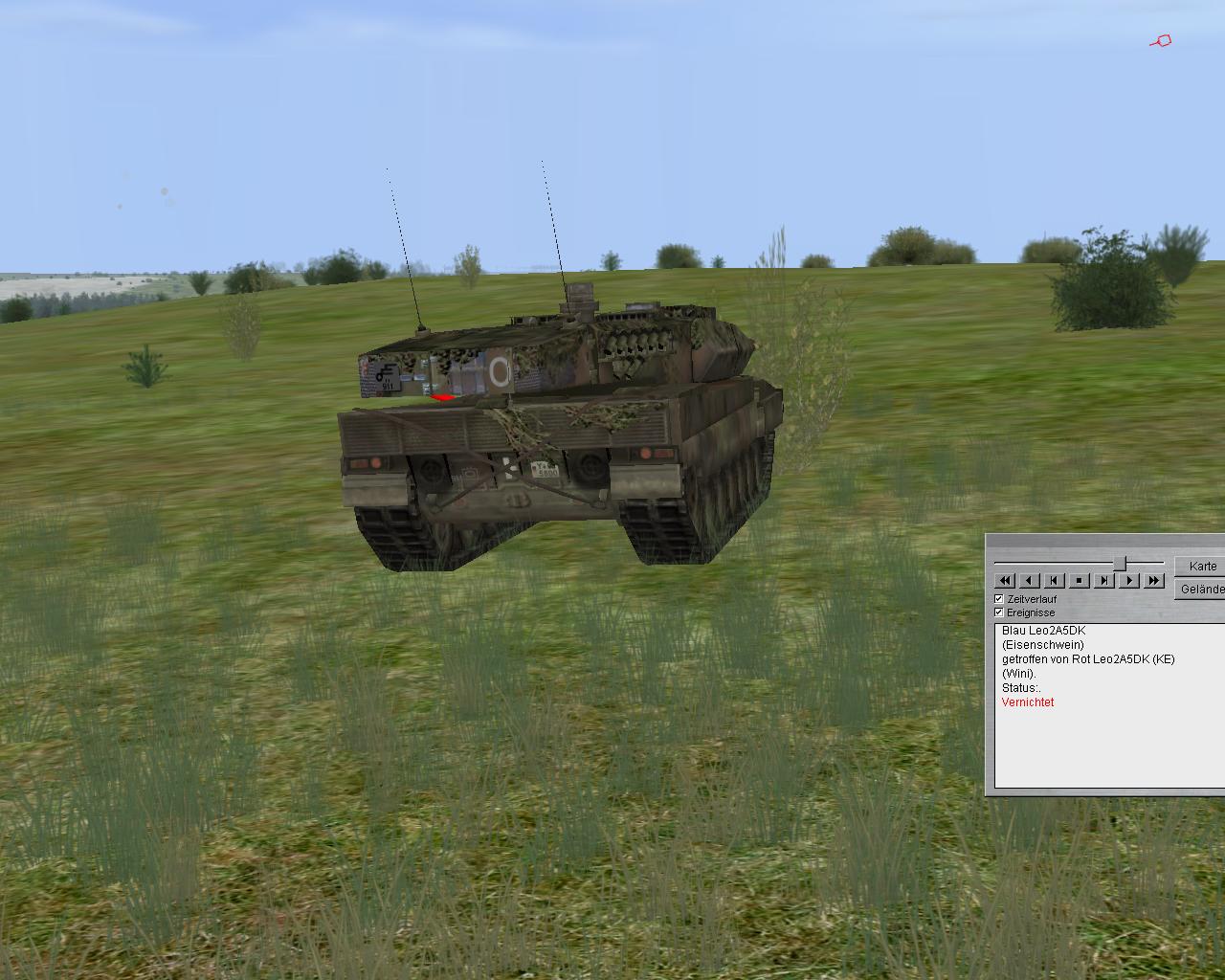The width and height of the screenshot is (1225, 980).
Task: Switch to the Gelände terrain view
Action: [1201, 590]
